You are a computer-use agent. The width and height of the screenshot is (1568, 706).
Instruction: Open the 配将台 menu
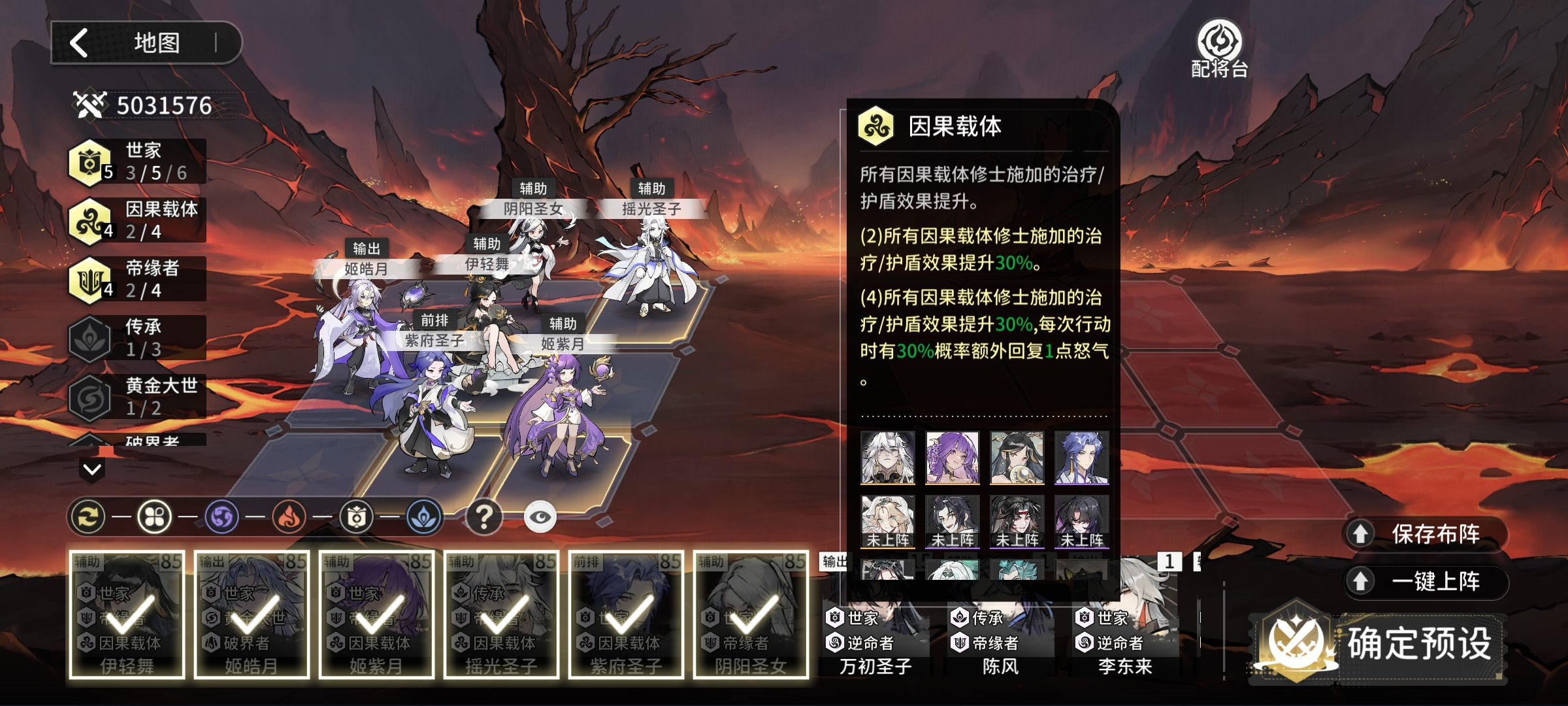[x=1219, y=49]
